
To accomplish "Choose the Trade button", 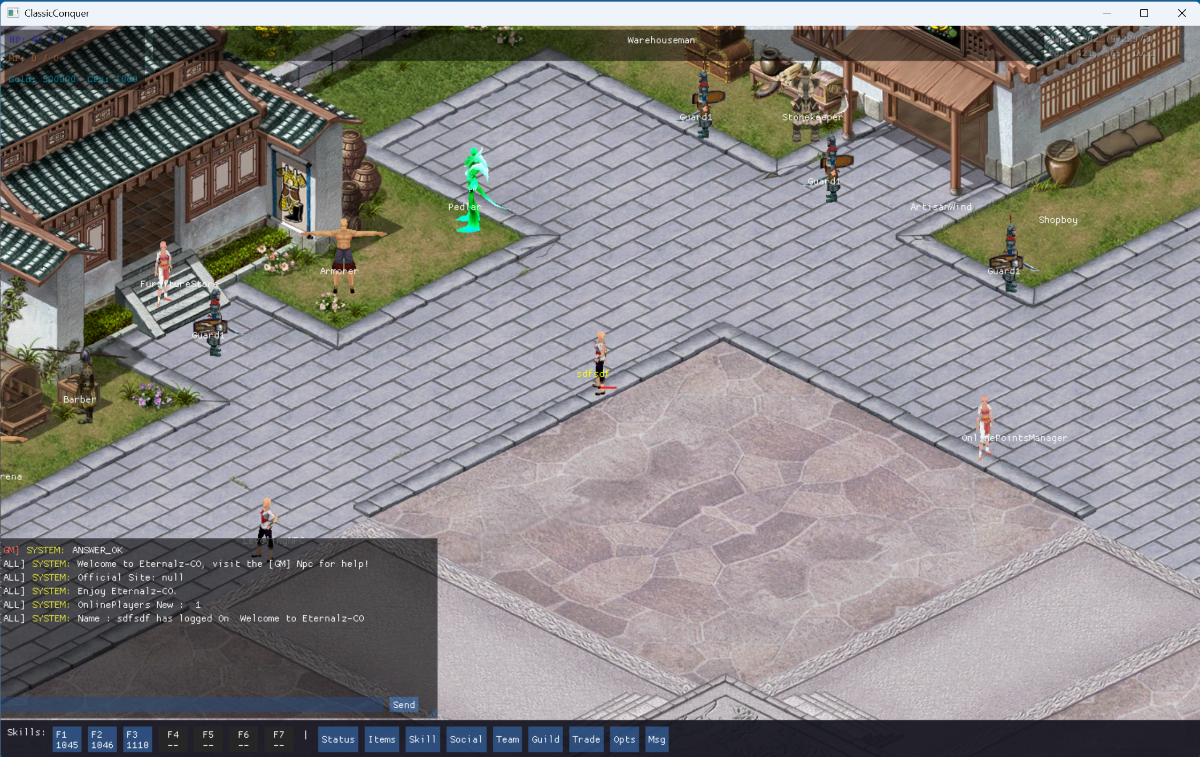I will pyautogui.click(x=586, y=740).
